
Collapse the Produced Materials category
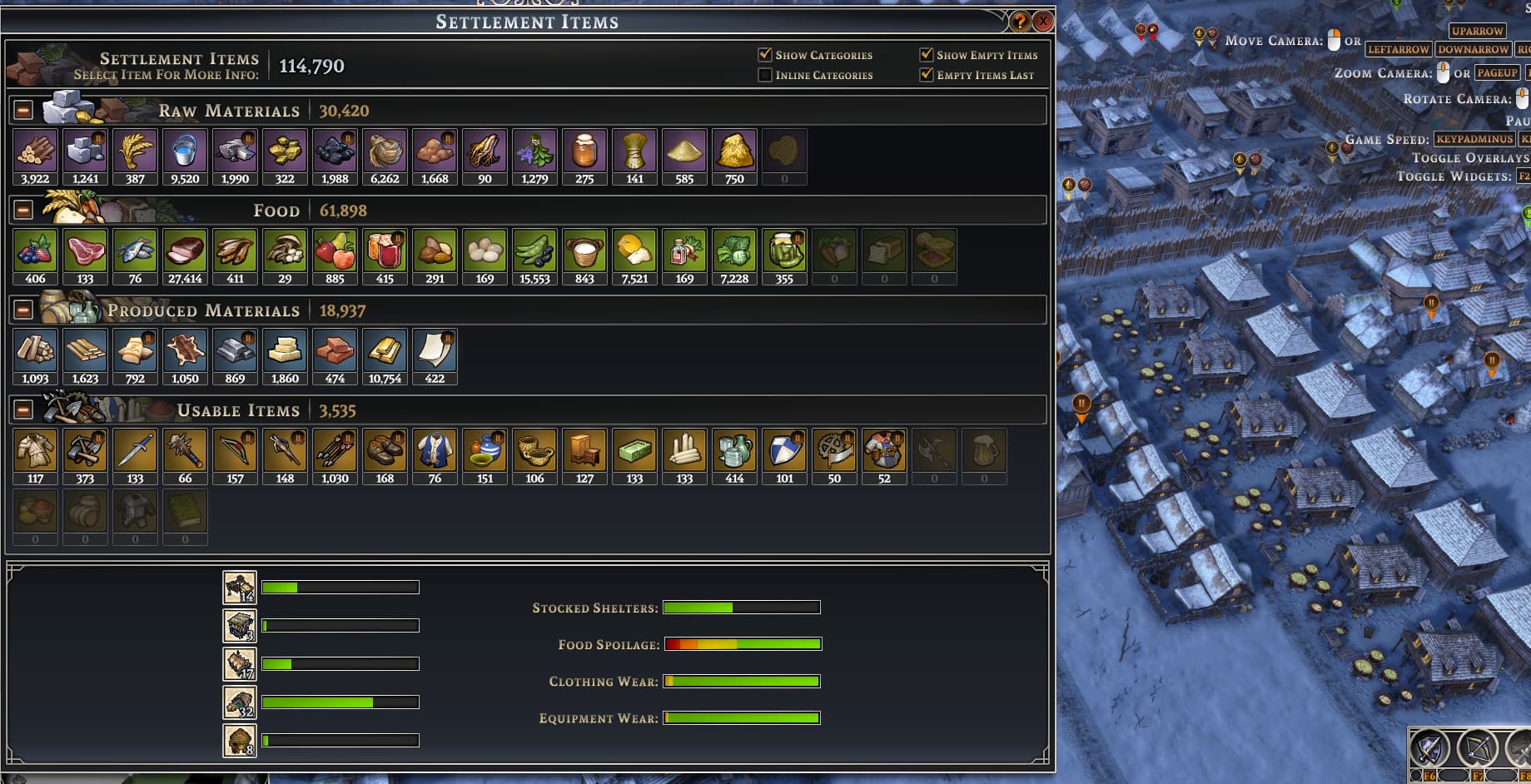click(23, 310)
